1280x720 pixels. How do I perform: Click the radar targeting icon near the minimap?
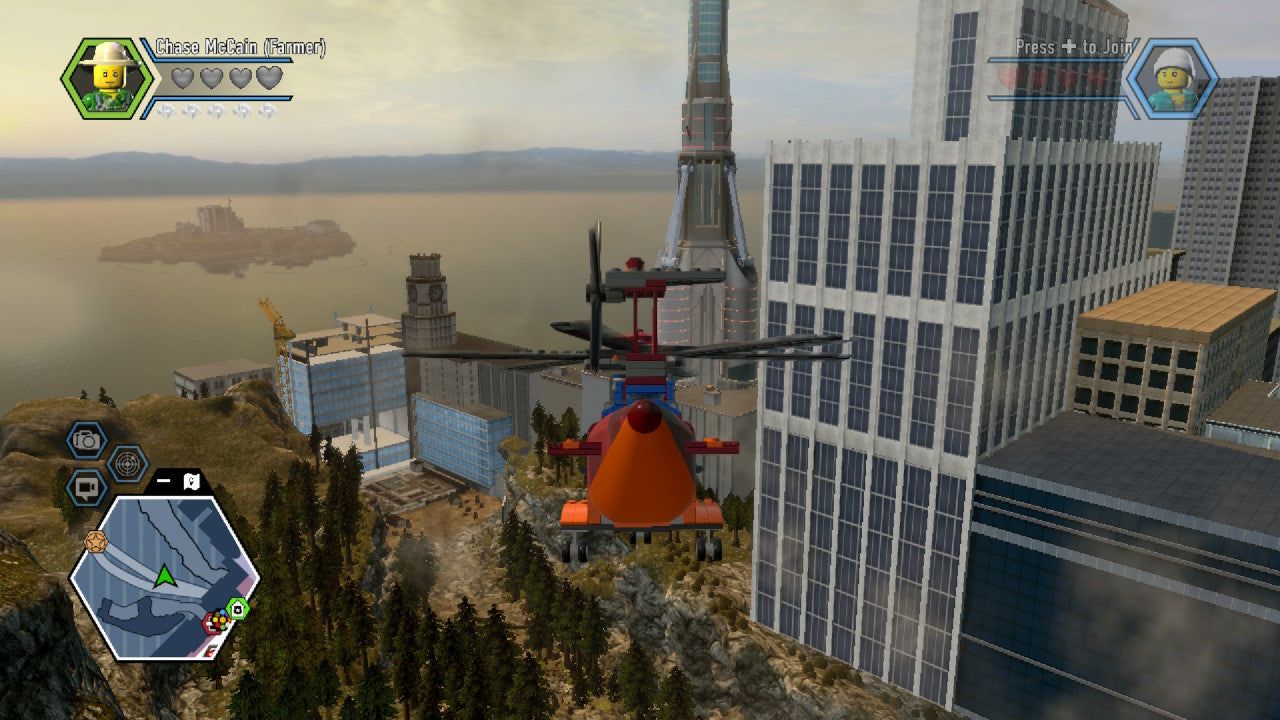tap(129, 462)
